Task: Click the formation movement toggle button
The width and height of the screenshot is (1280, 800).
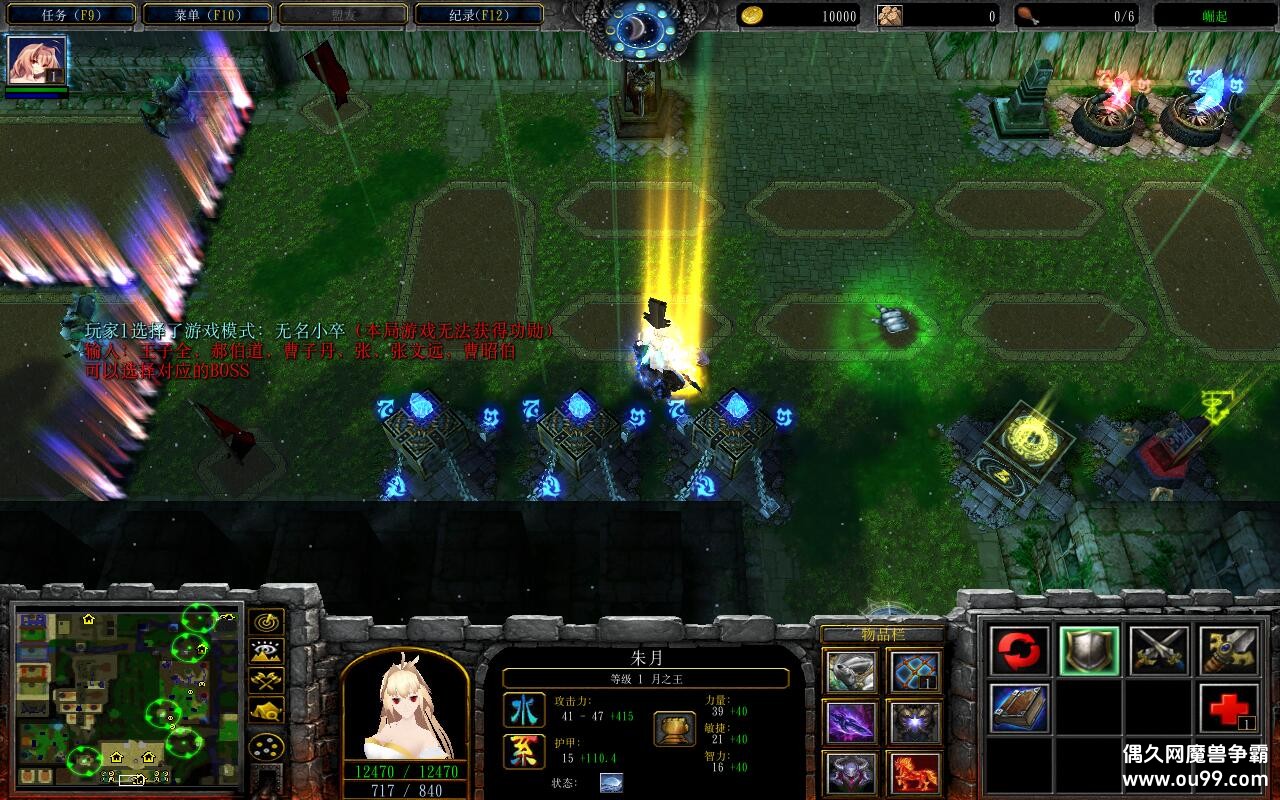Action: pos(267,746)
